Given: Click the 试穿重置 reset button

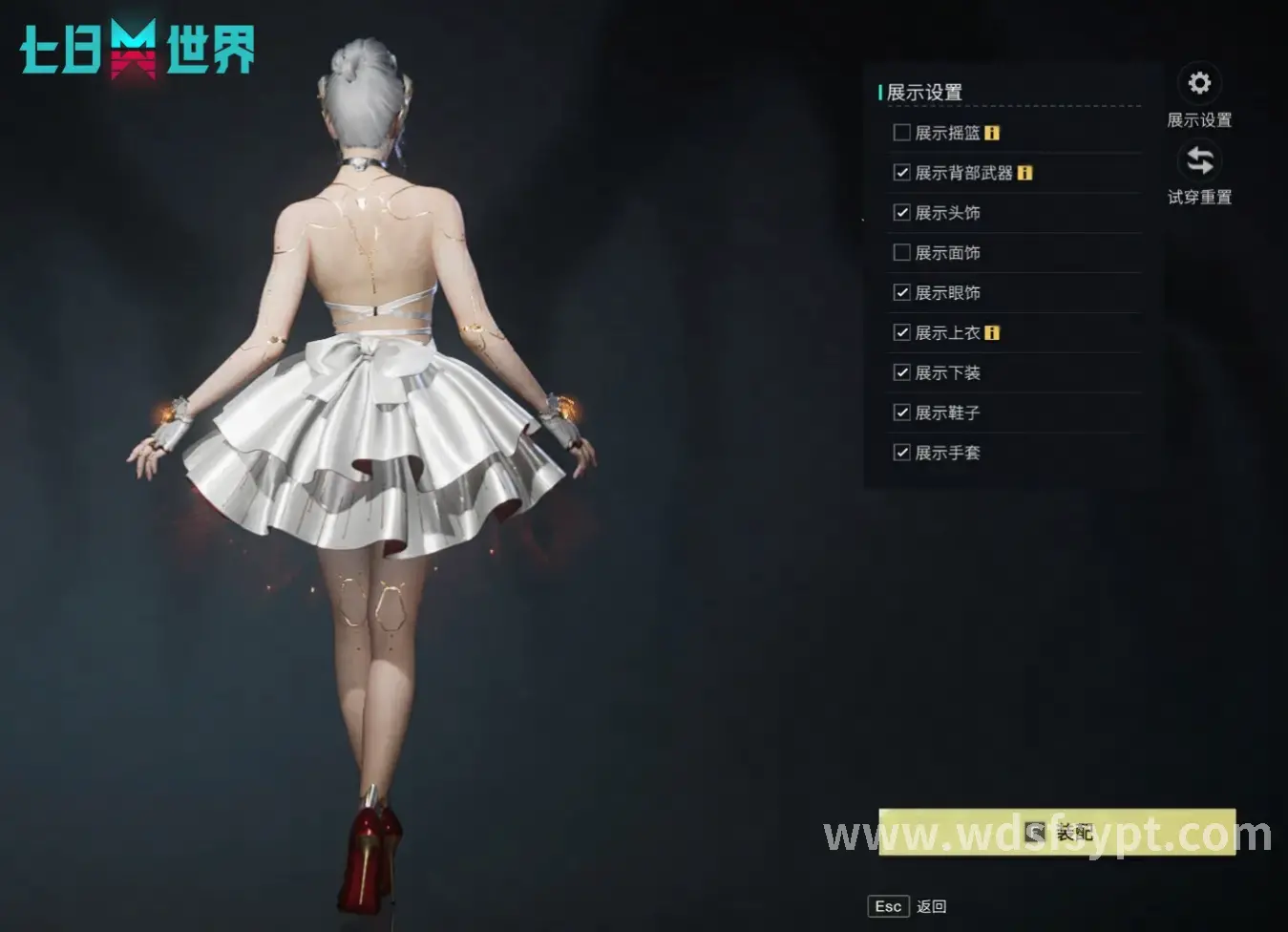Looking at the screenshot, I should coord(1199,160).
